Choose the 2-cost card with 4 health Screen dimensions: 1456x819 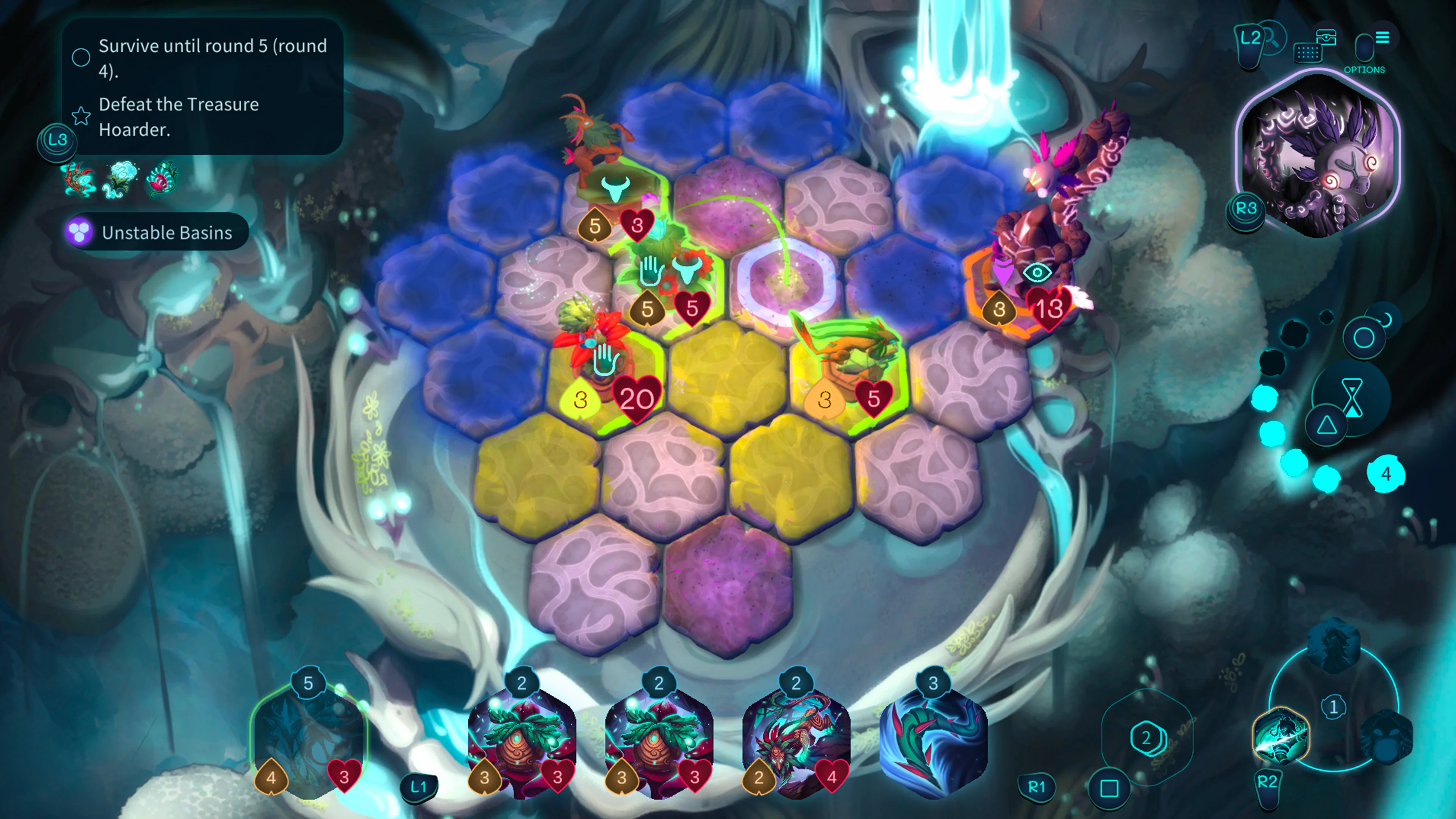[x=796, y=741]
